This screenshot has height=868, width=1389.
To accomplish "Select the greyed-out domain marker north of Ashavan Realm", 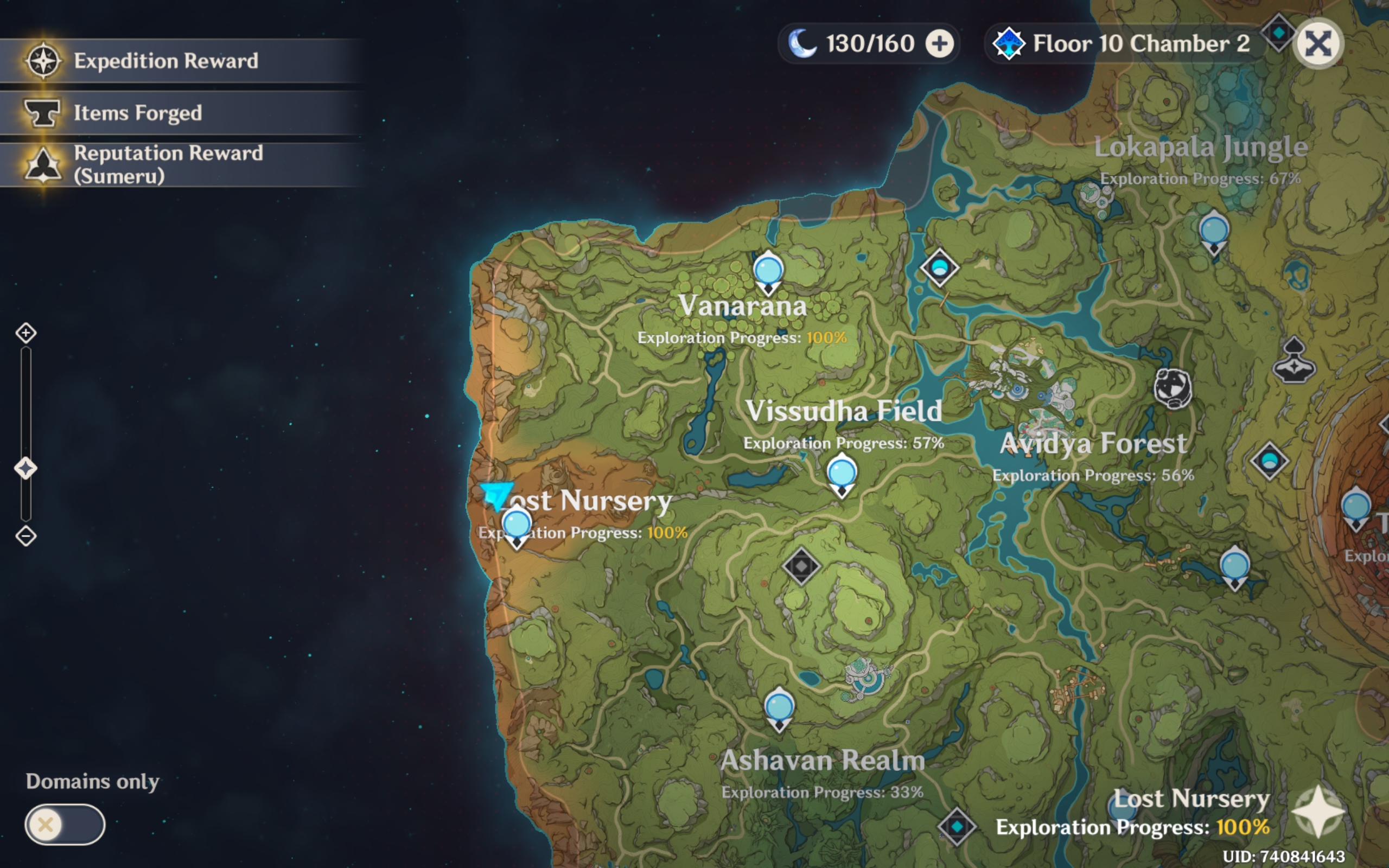I will tap(801, 566).
